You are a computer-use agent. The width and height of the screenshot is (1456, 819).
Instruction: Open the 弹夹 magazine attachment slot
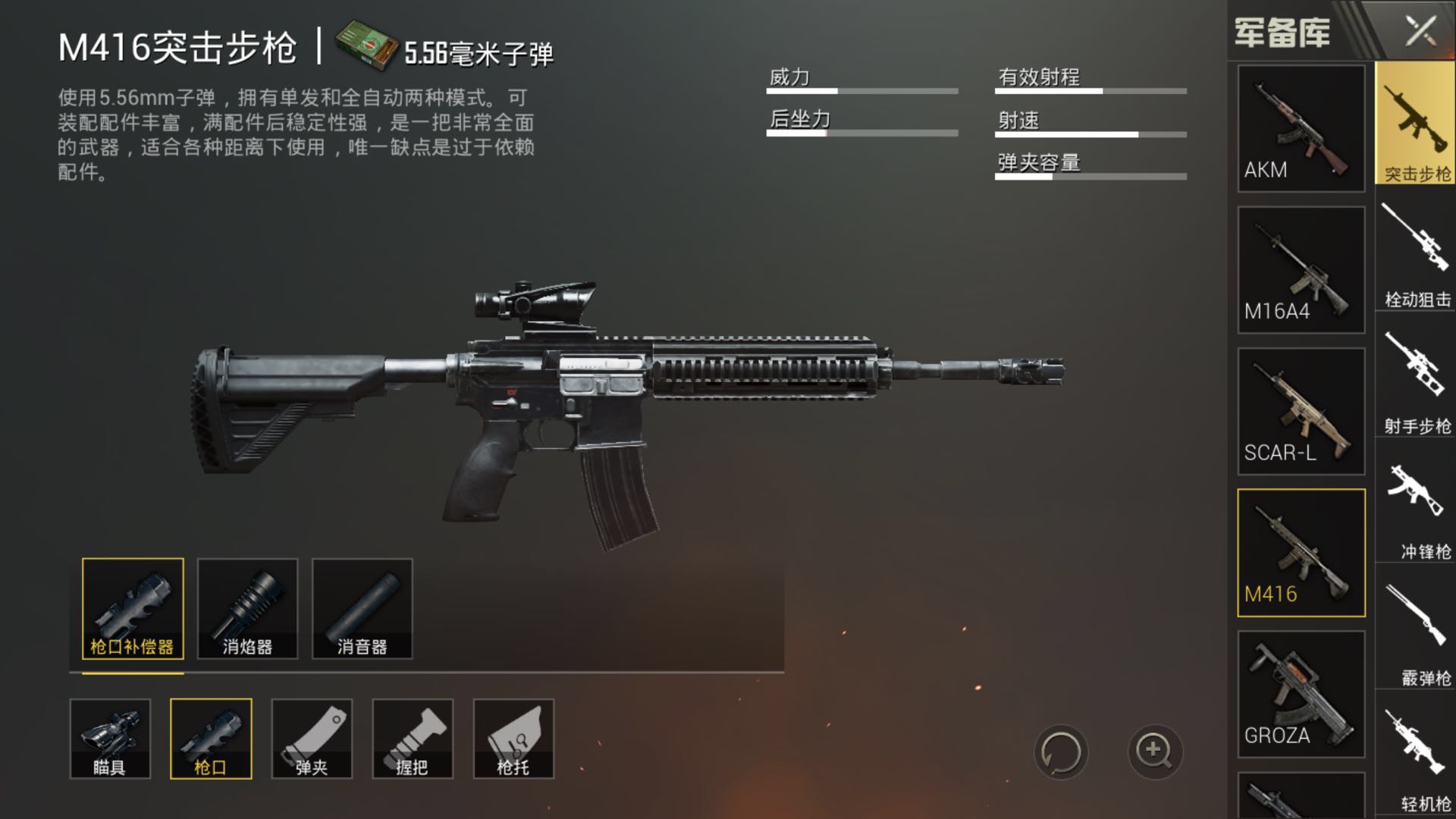(x=312, y=738)
